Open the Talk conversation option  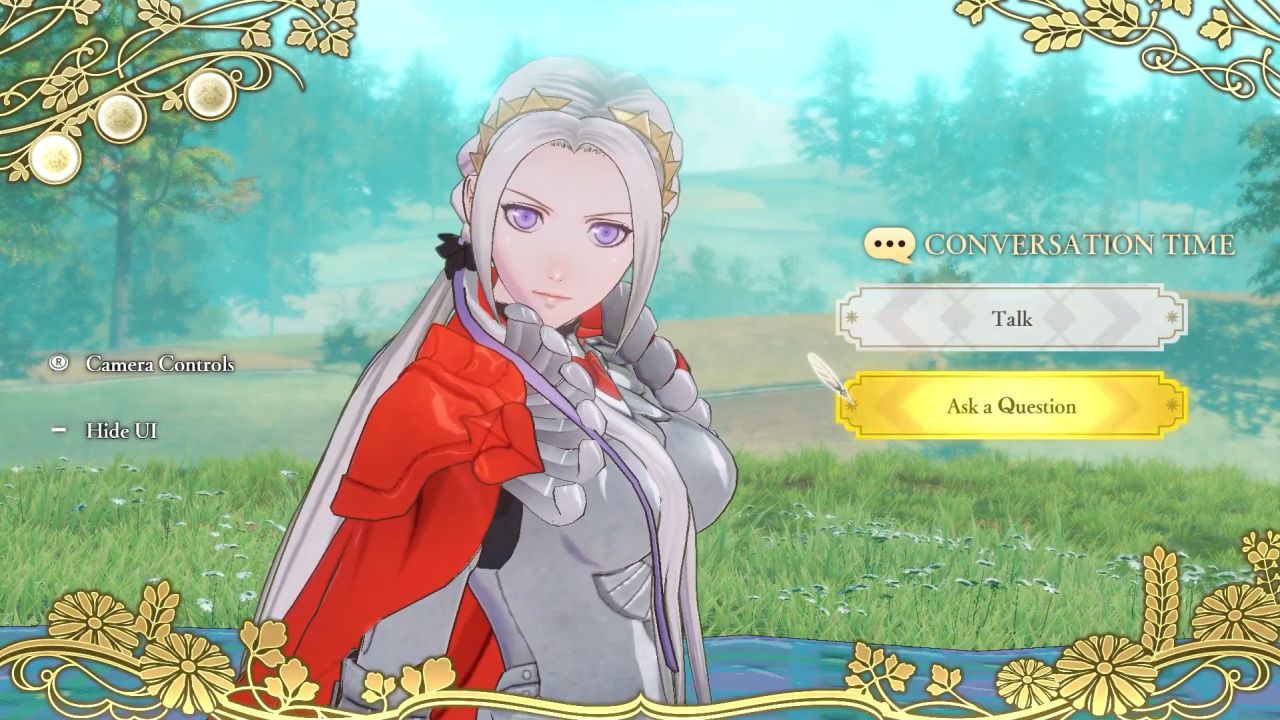(x=1013, y=318)
